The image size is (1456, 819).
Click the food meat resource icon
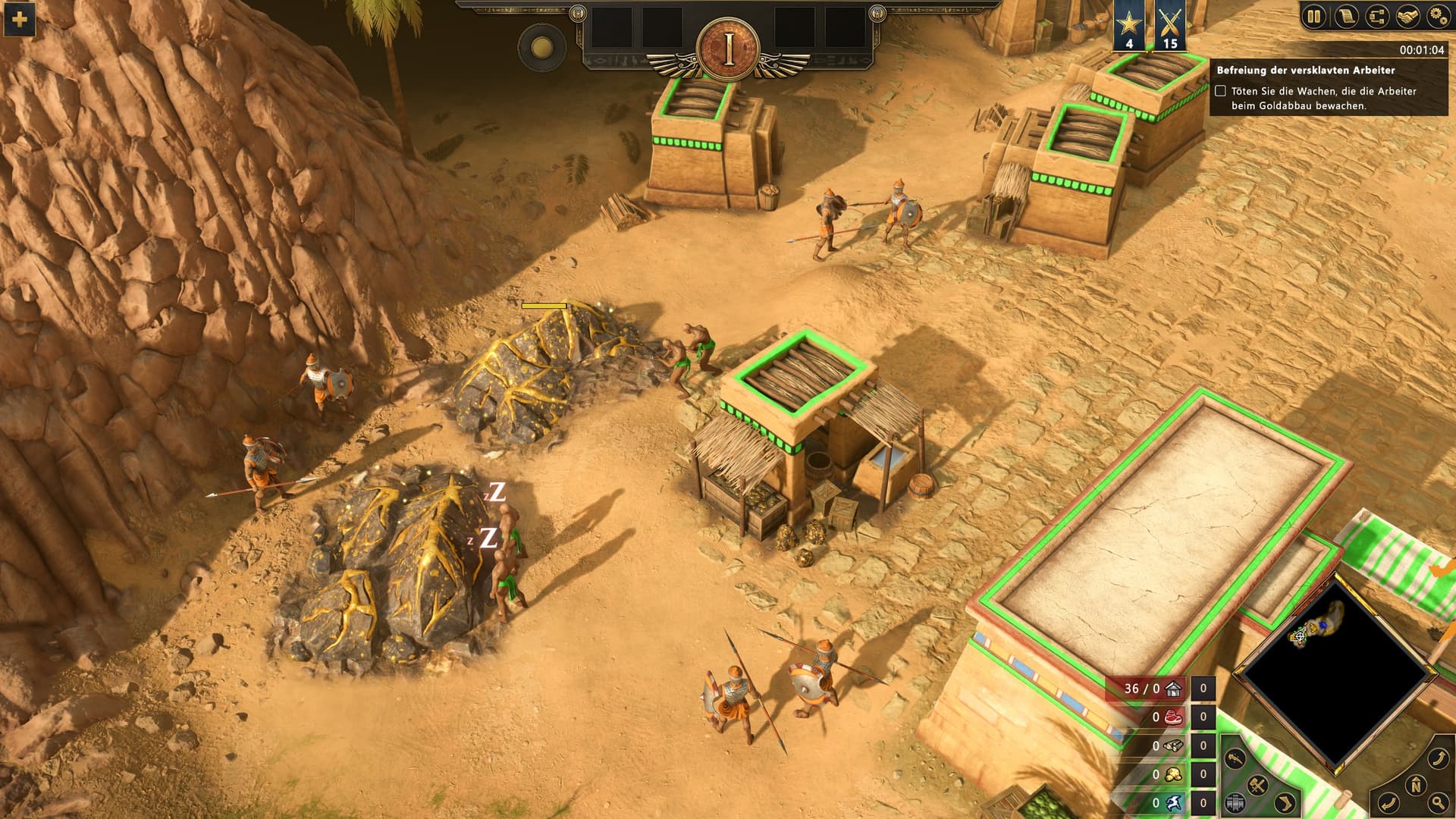pyautogui.click(x=1173, y=717)
